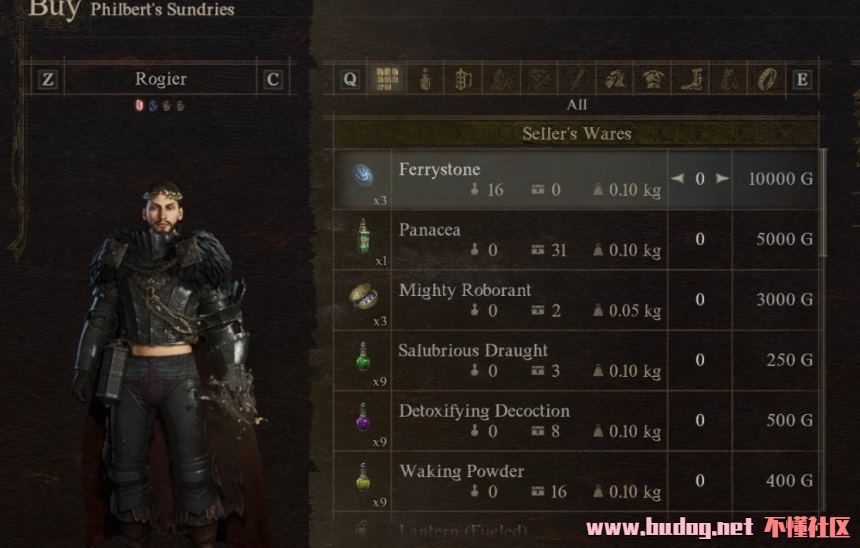Show the helmet head armor category
Image resolution: width=860 pixels, height=548 pixels.
click(615, 80)
